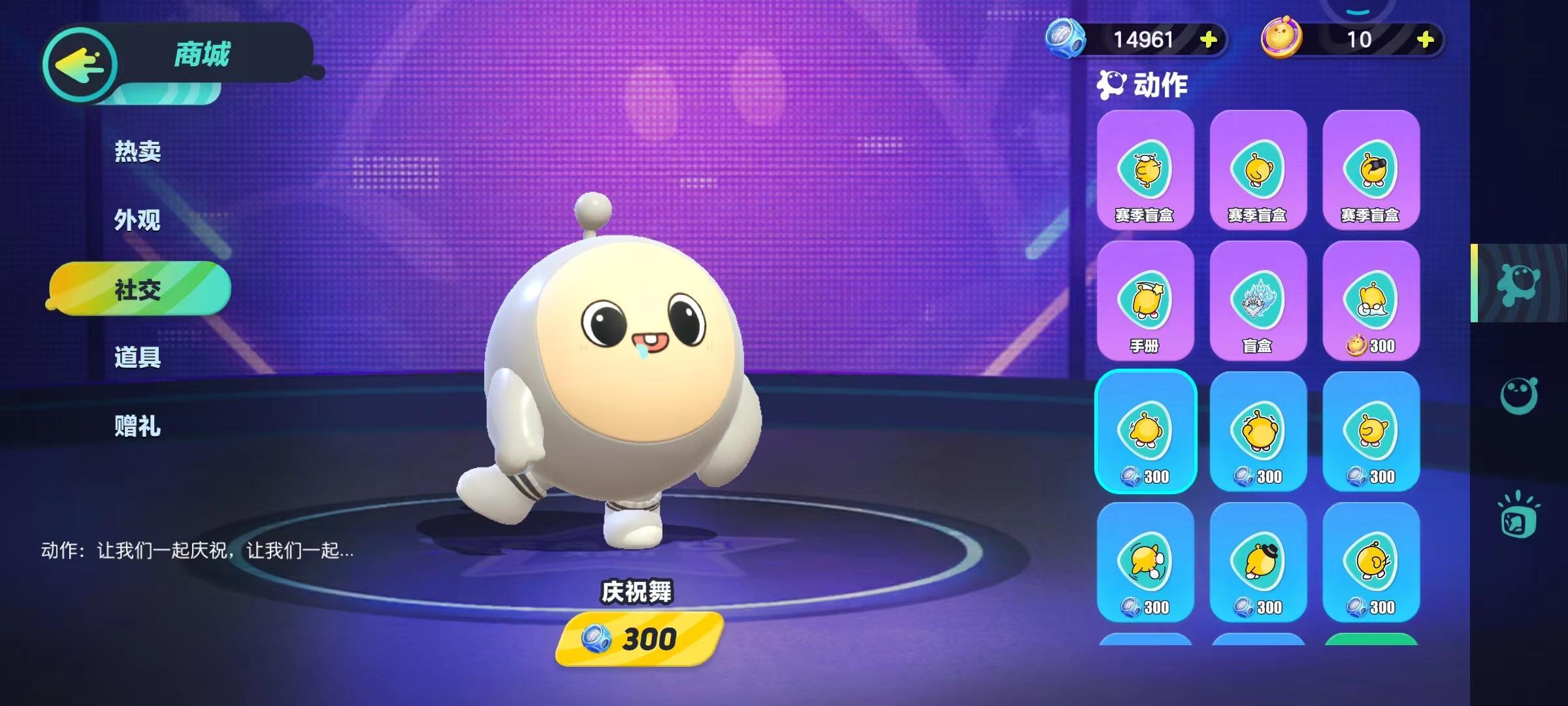Screen dimensions: 1568x706
Task: Go back using the arrow button
Action: tap(80, 64)
